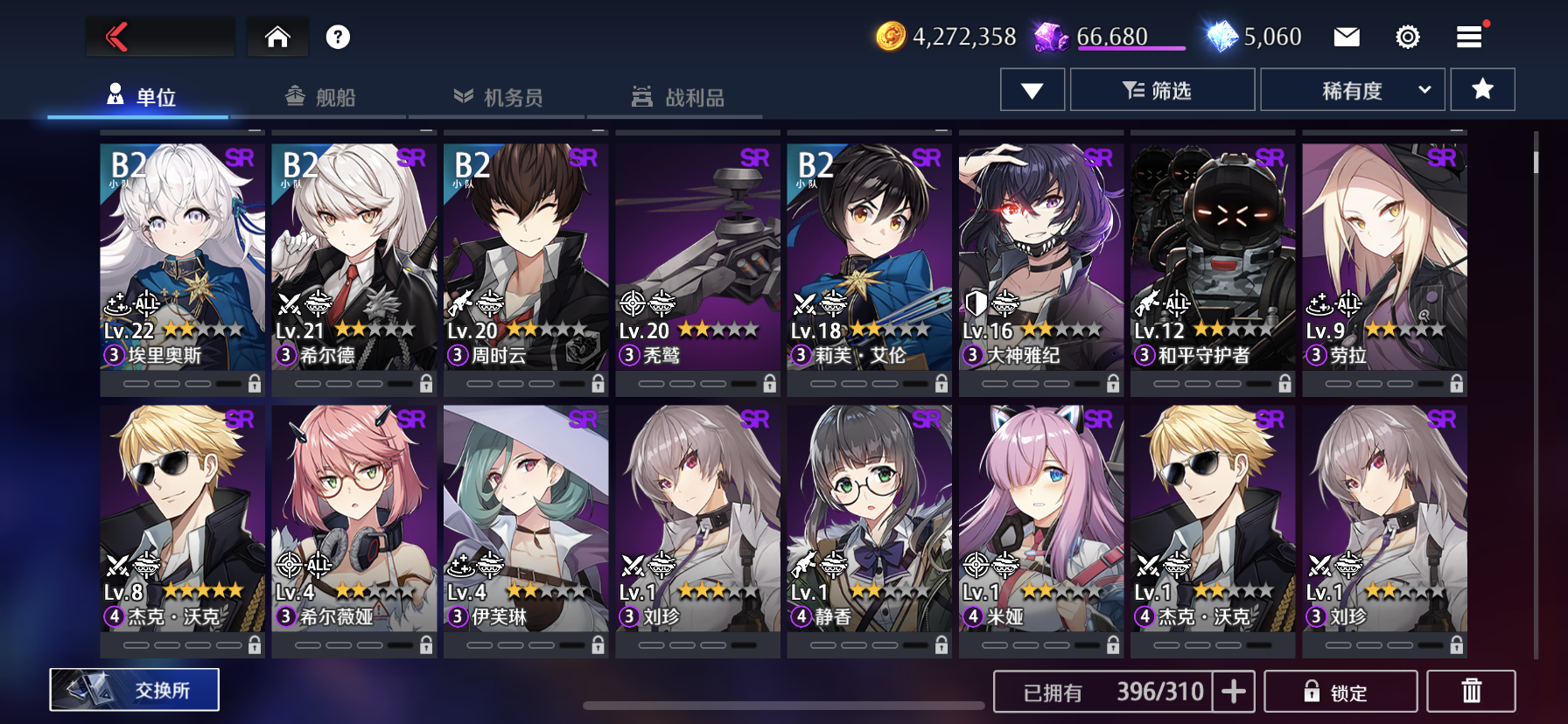The height and width of the screenshot is (724, 1568).
Task: Toggle the lock on 埃里奥斯 card
Action: (255, 383)
